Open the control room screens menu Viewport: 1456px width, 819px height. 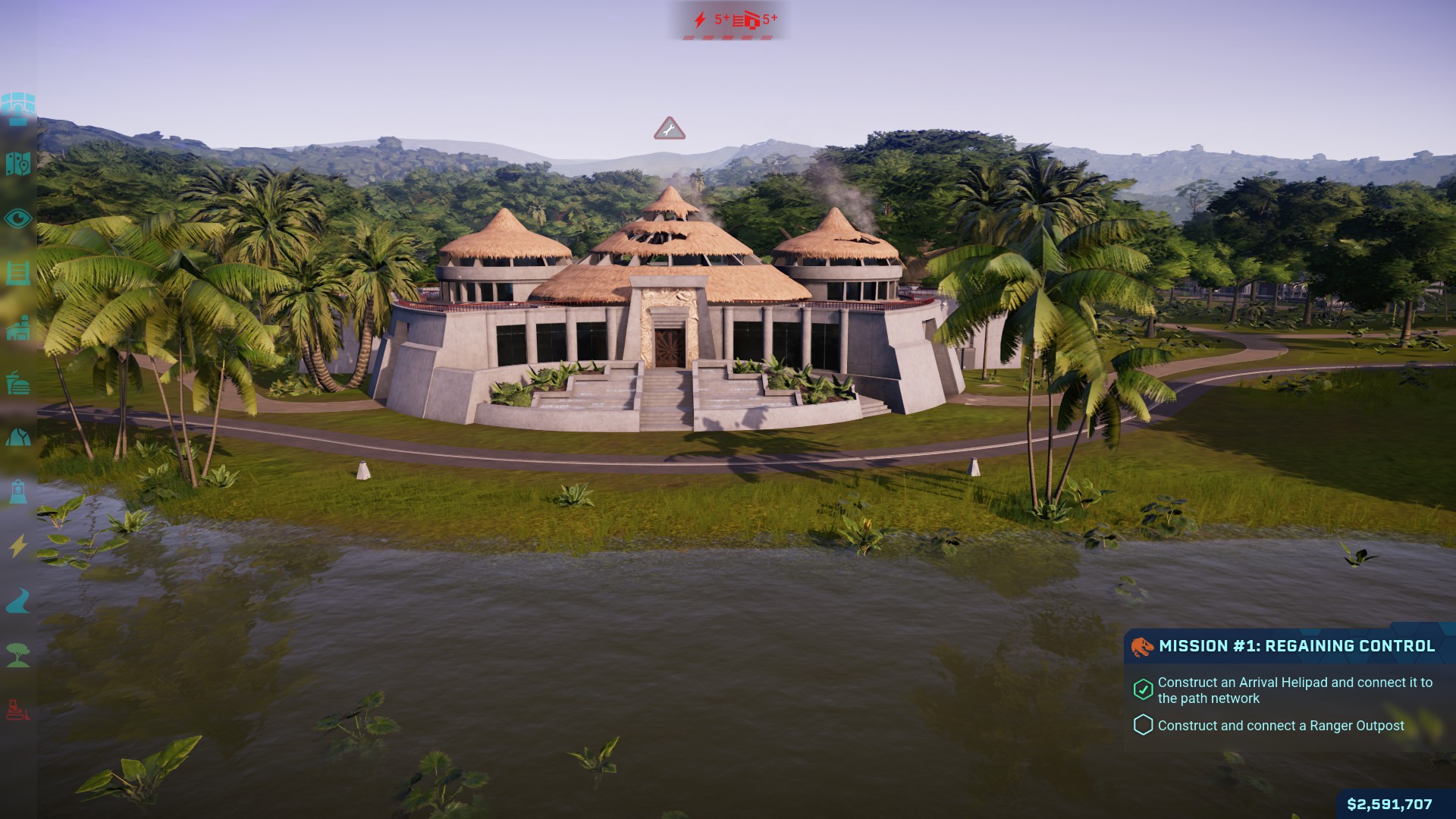pyautogui.click(x=18, y=108)
